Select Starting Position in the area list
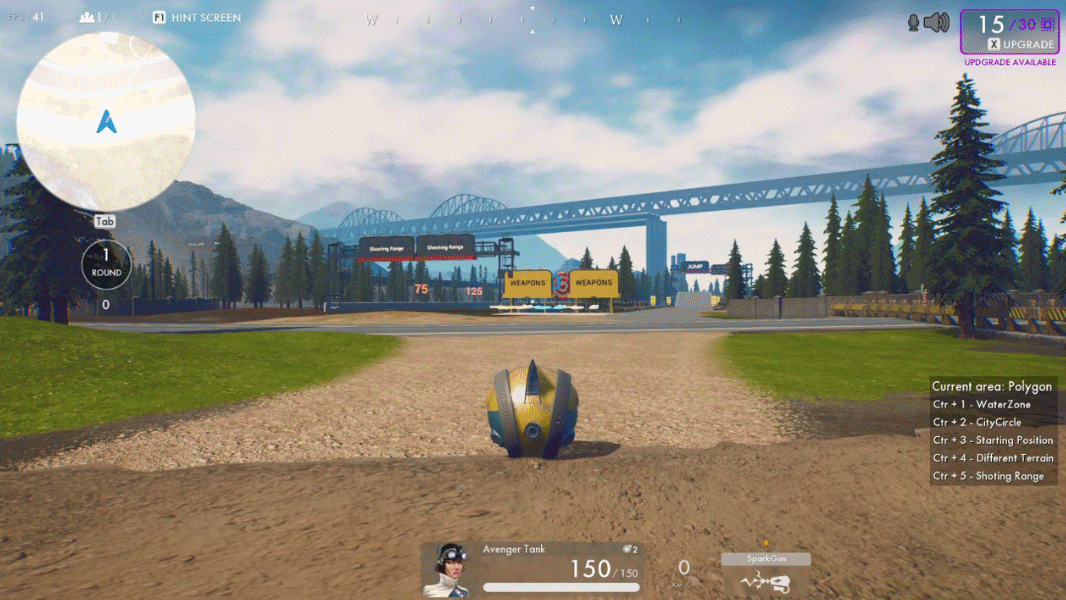This screenshot has width=1066, height=600. pos(992,440)
